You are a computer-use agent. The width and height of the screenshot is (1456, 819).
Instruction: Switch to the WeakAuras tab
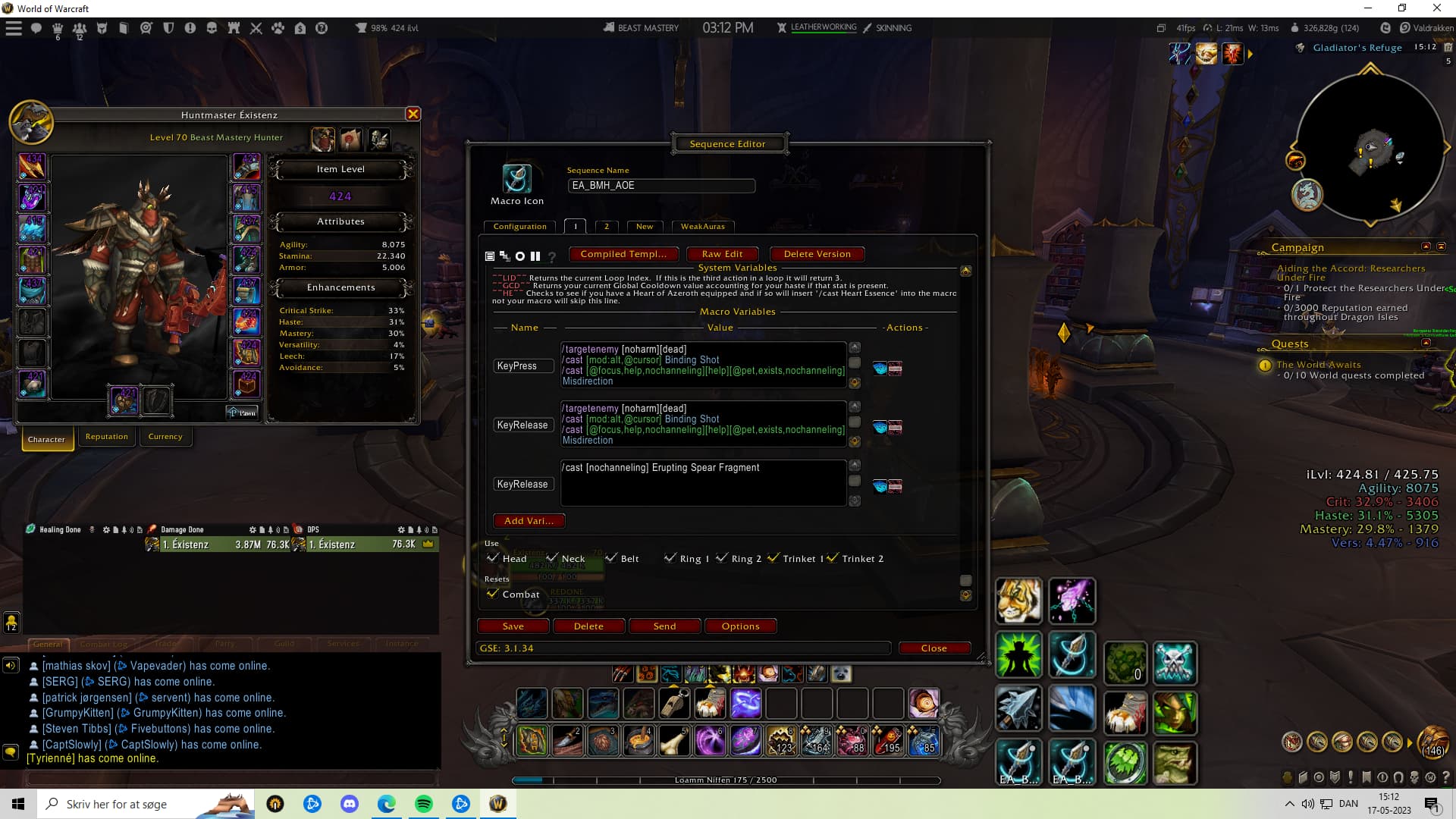click(703, 226)
